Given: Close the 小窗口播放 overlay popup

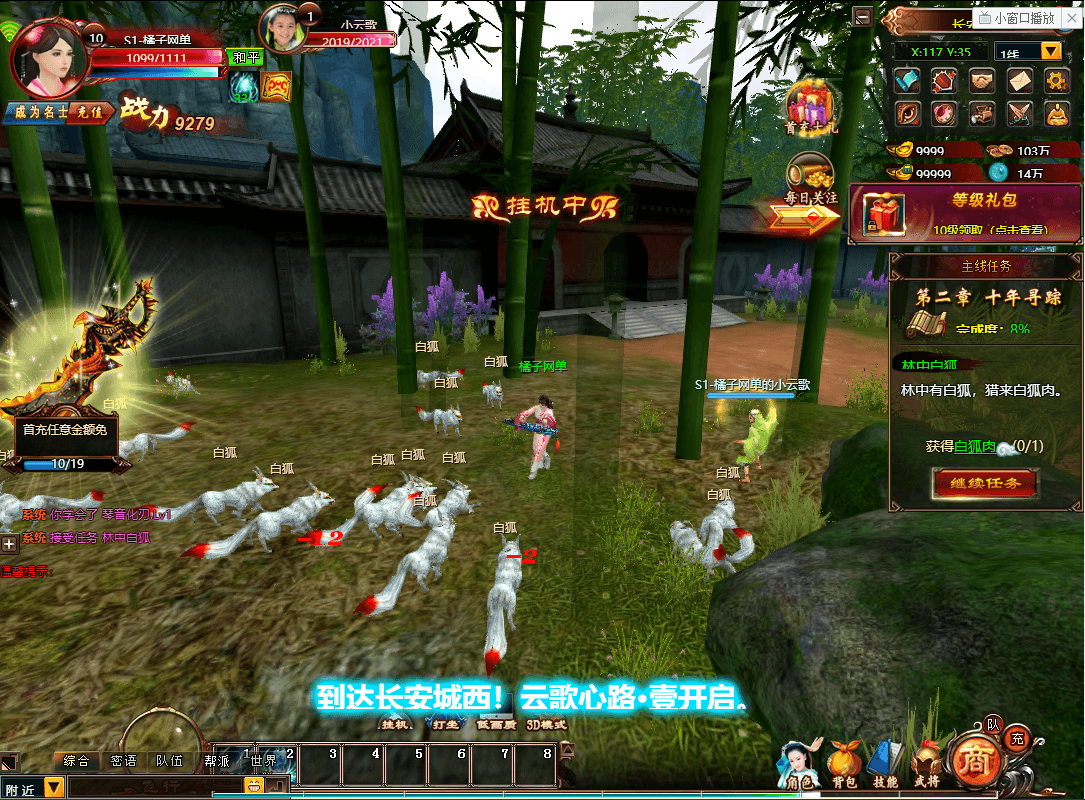Looking at the screenshot, I should point(1073,18).
